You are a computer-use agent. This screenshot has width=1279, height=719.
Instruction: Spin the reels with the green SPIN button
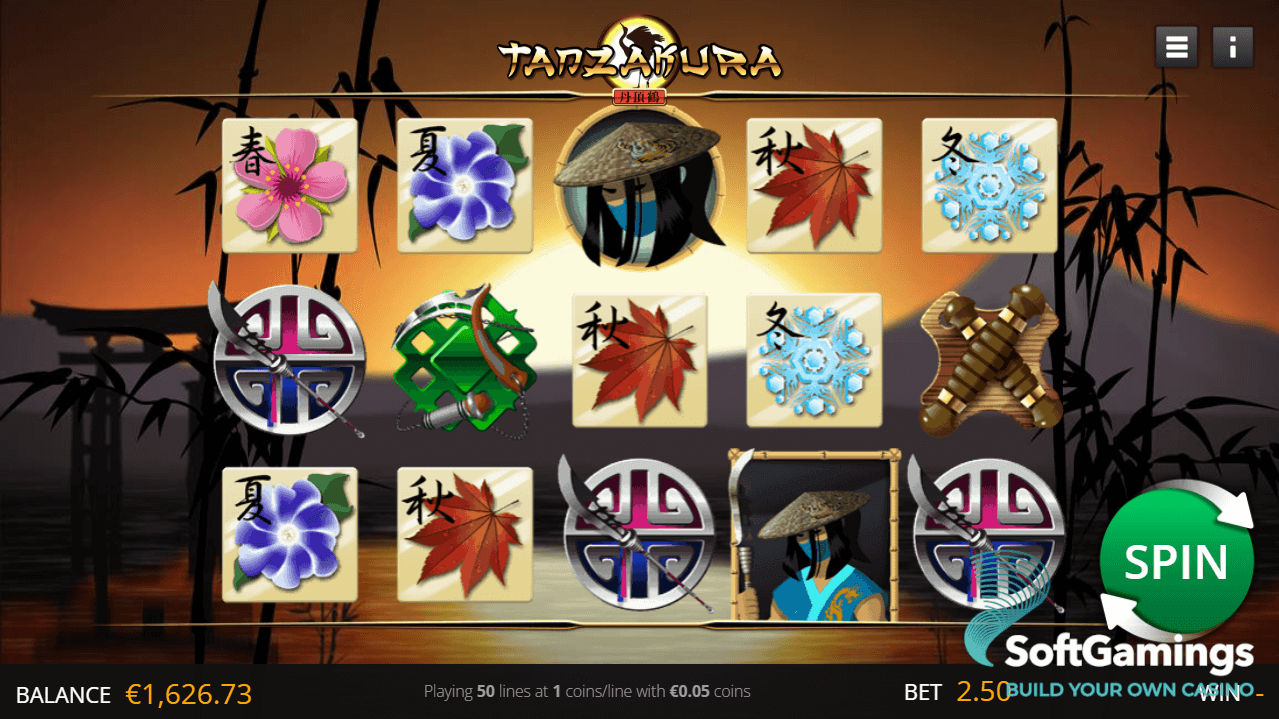[x=1176, y=562]
